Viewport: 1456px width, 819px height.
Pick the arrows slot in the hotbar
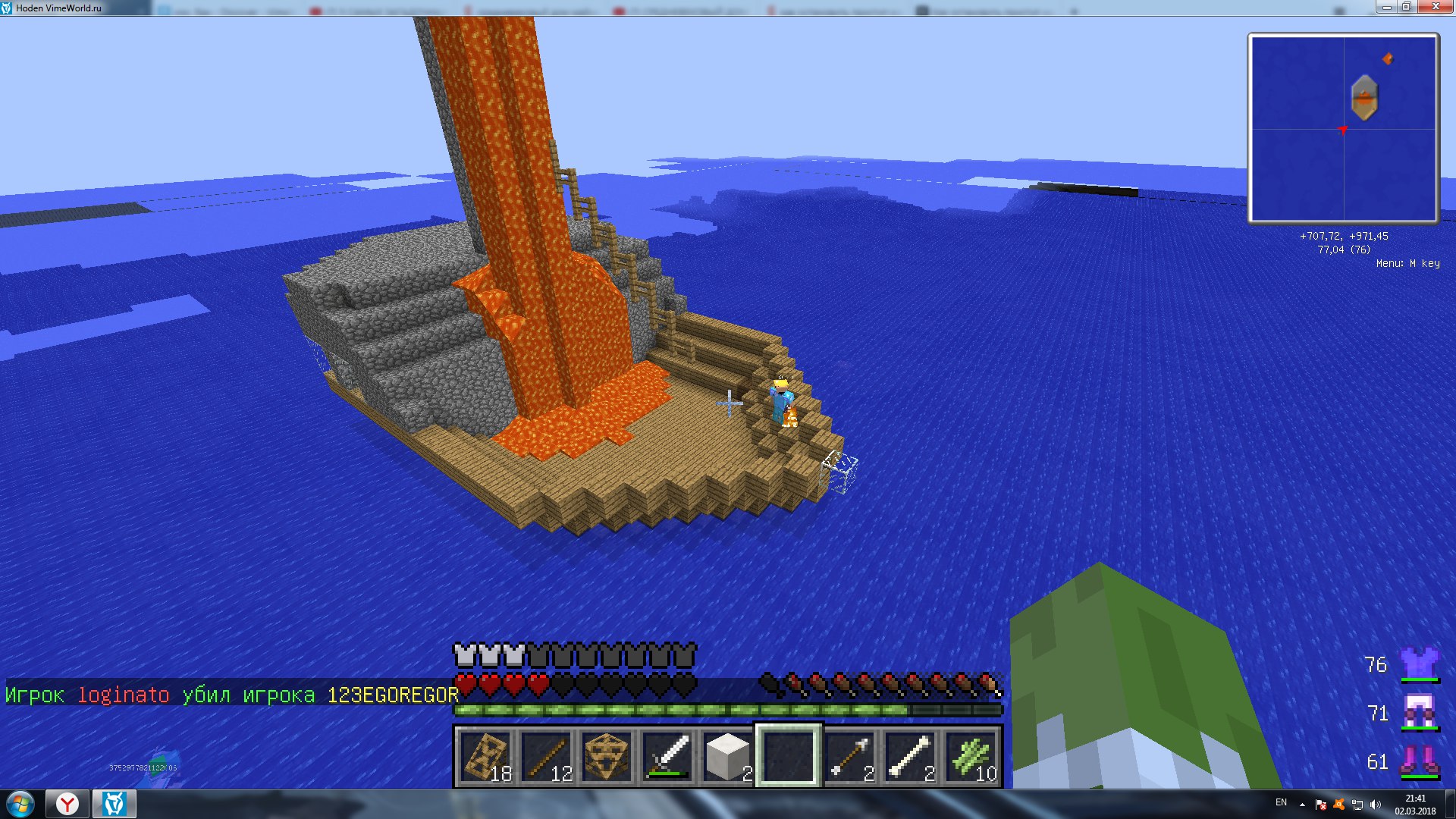pos(850,756)
